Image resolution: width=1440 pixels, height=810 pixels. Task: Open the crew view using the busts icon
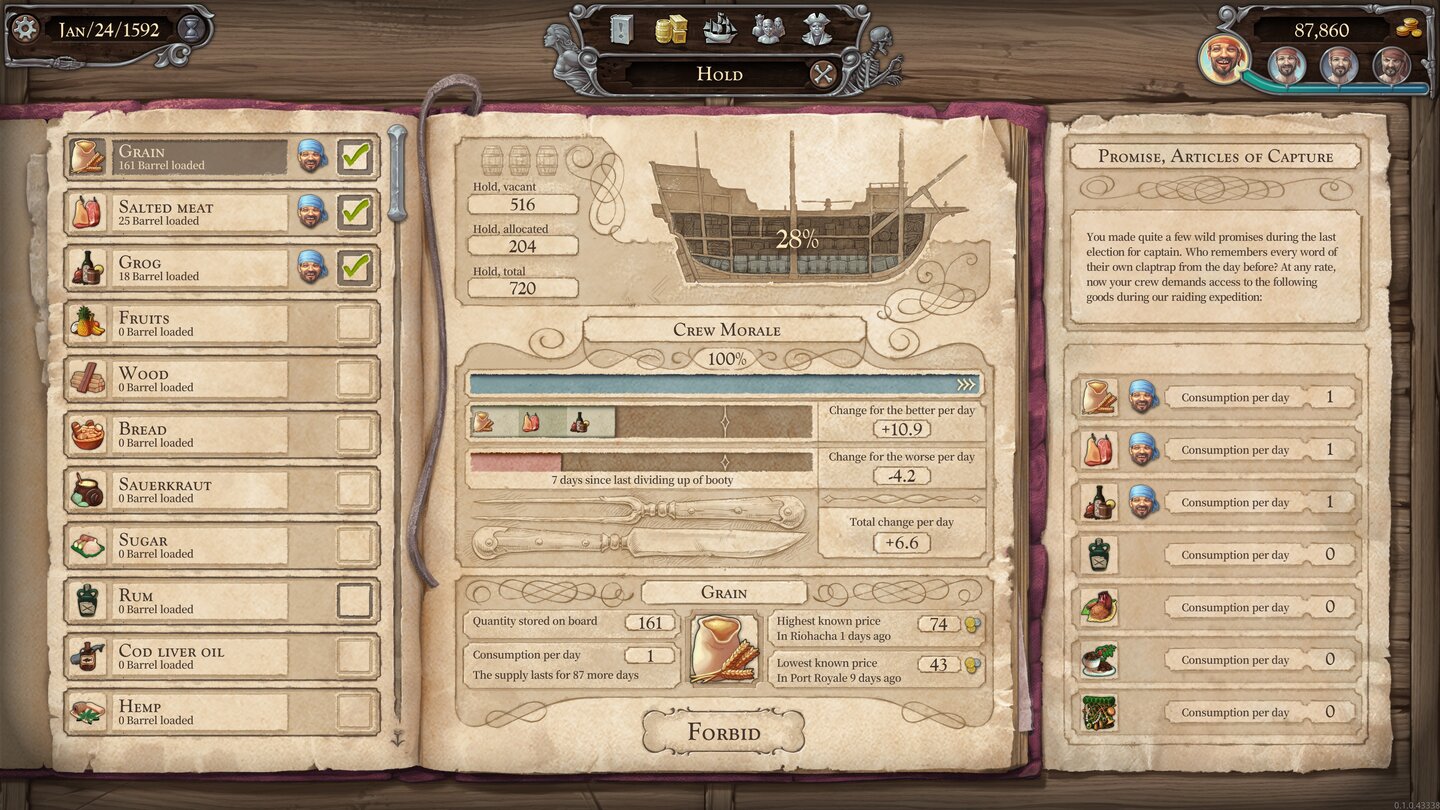[770, 31]
